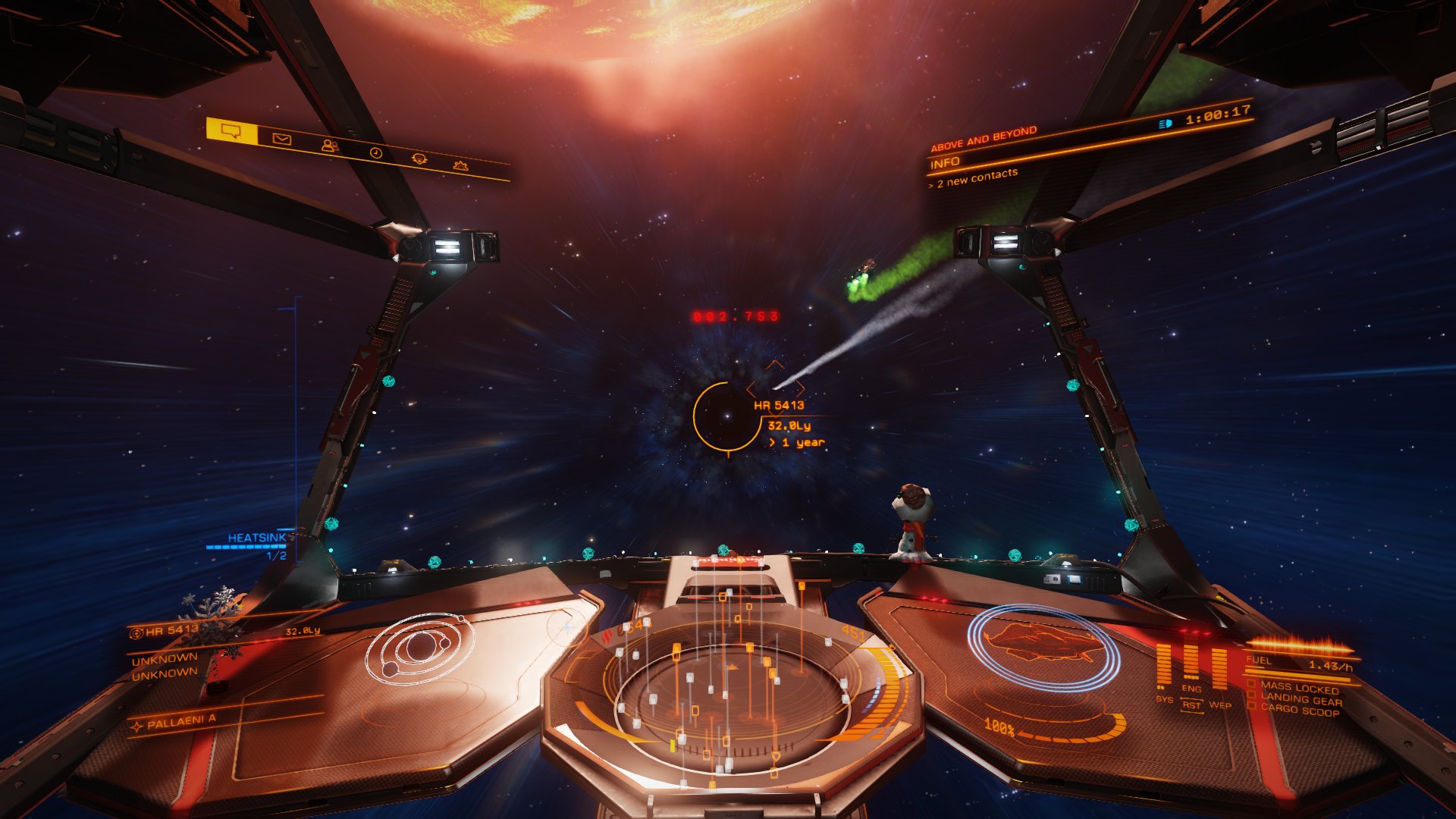Screen dimensions: 1456x819
Task: Open the contacts icon in the comms panel
Action: [328, 146]
